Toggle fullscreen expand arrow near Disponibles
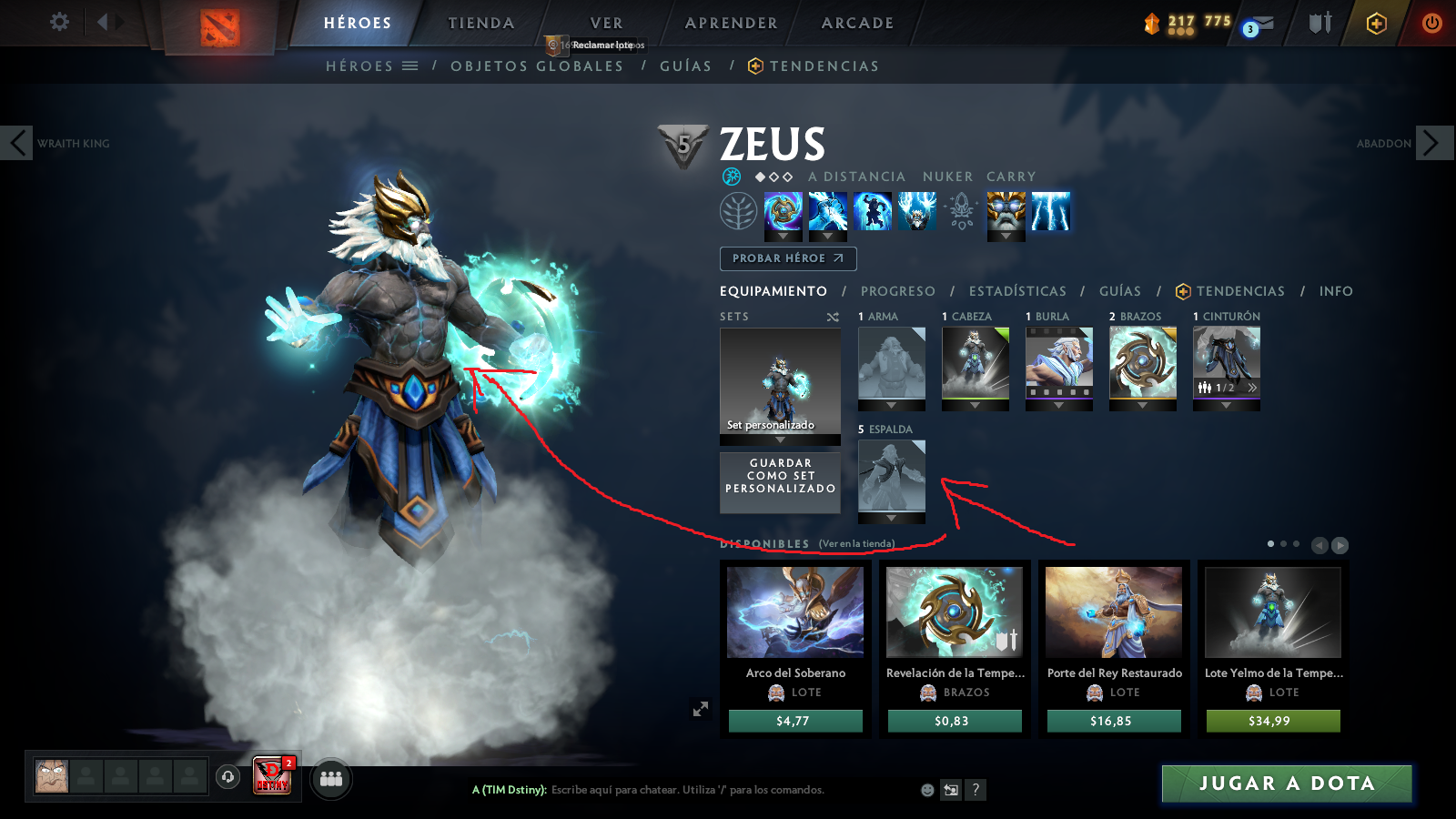This screenshot has width=1456, height=819. tap(701, 707)
